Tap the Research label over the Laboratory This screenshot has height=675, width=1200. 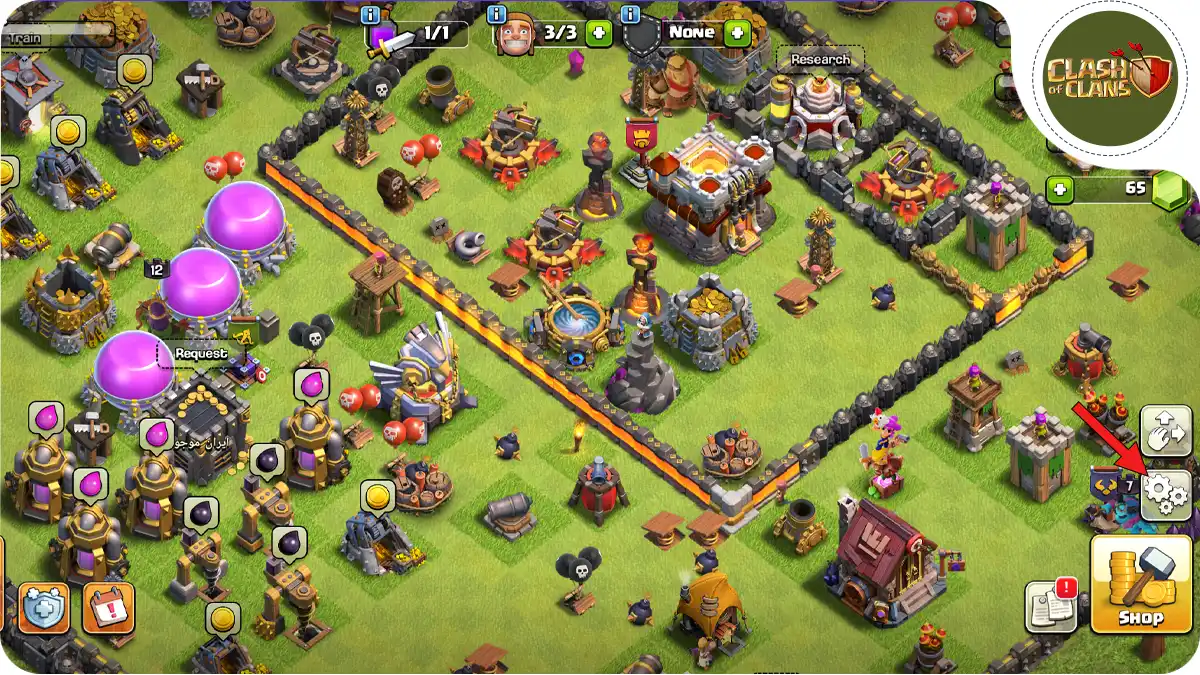point(819,60)
